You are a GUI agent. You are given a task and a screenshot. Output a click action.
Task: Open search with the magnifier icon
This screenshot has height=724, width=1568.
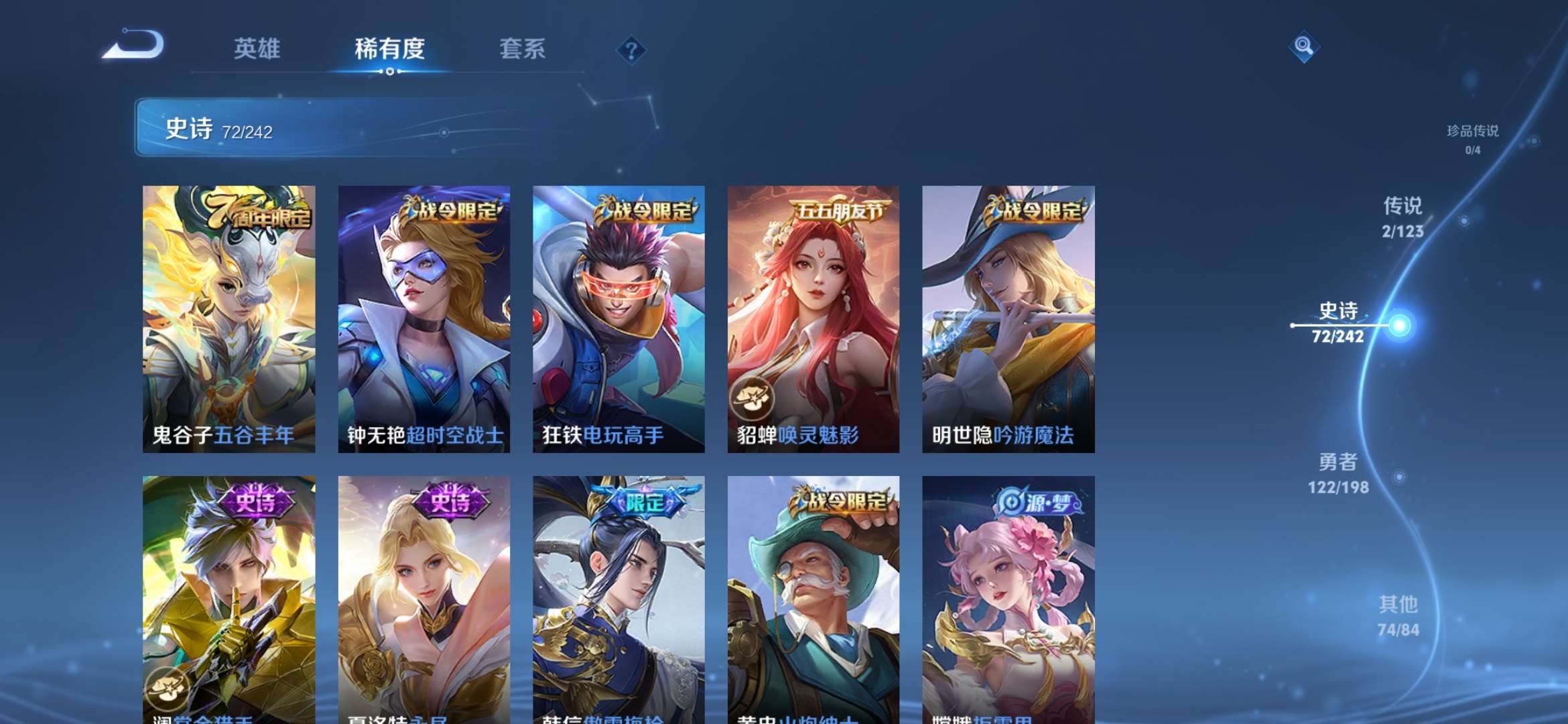[1303, 48]
